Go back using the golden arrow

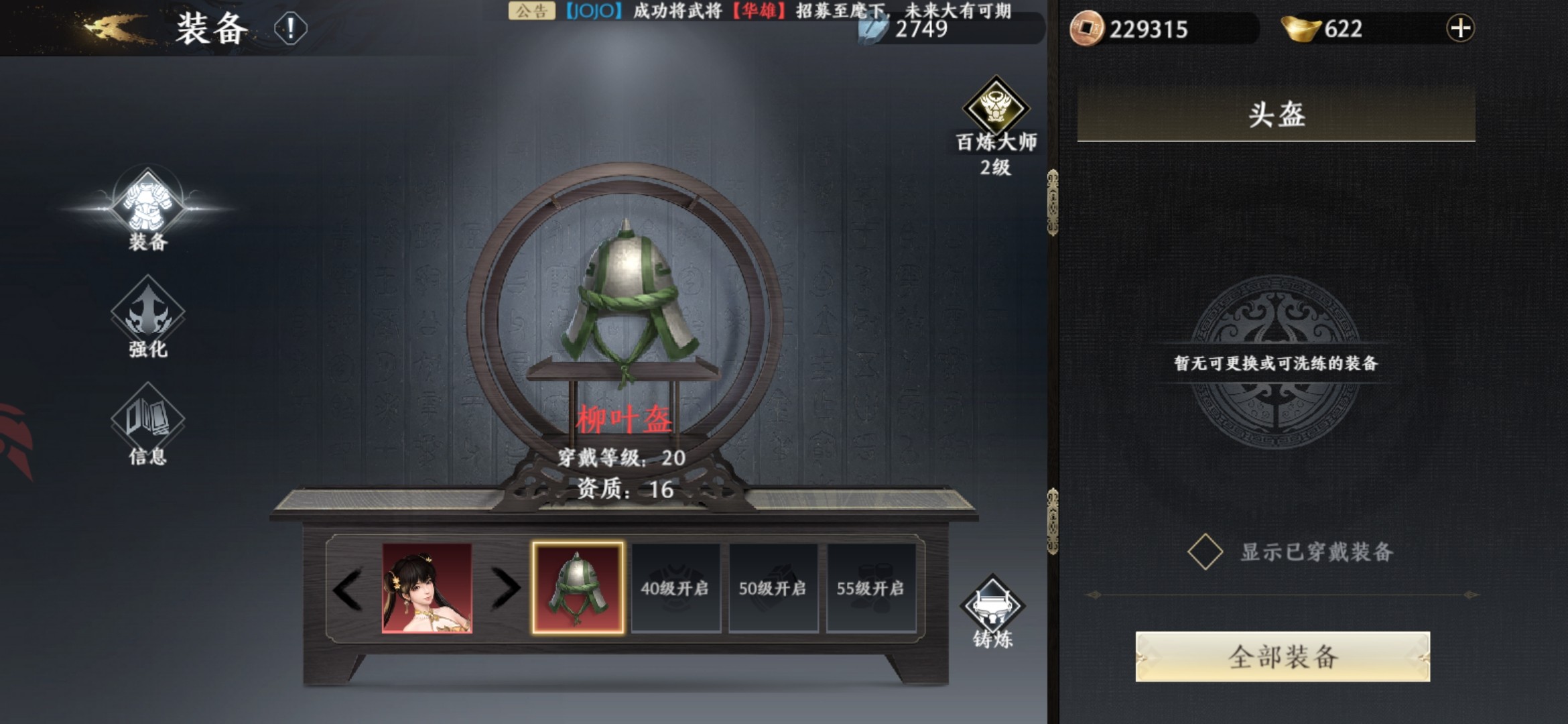tap(111, 28)
